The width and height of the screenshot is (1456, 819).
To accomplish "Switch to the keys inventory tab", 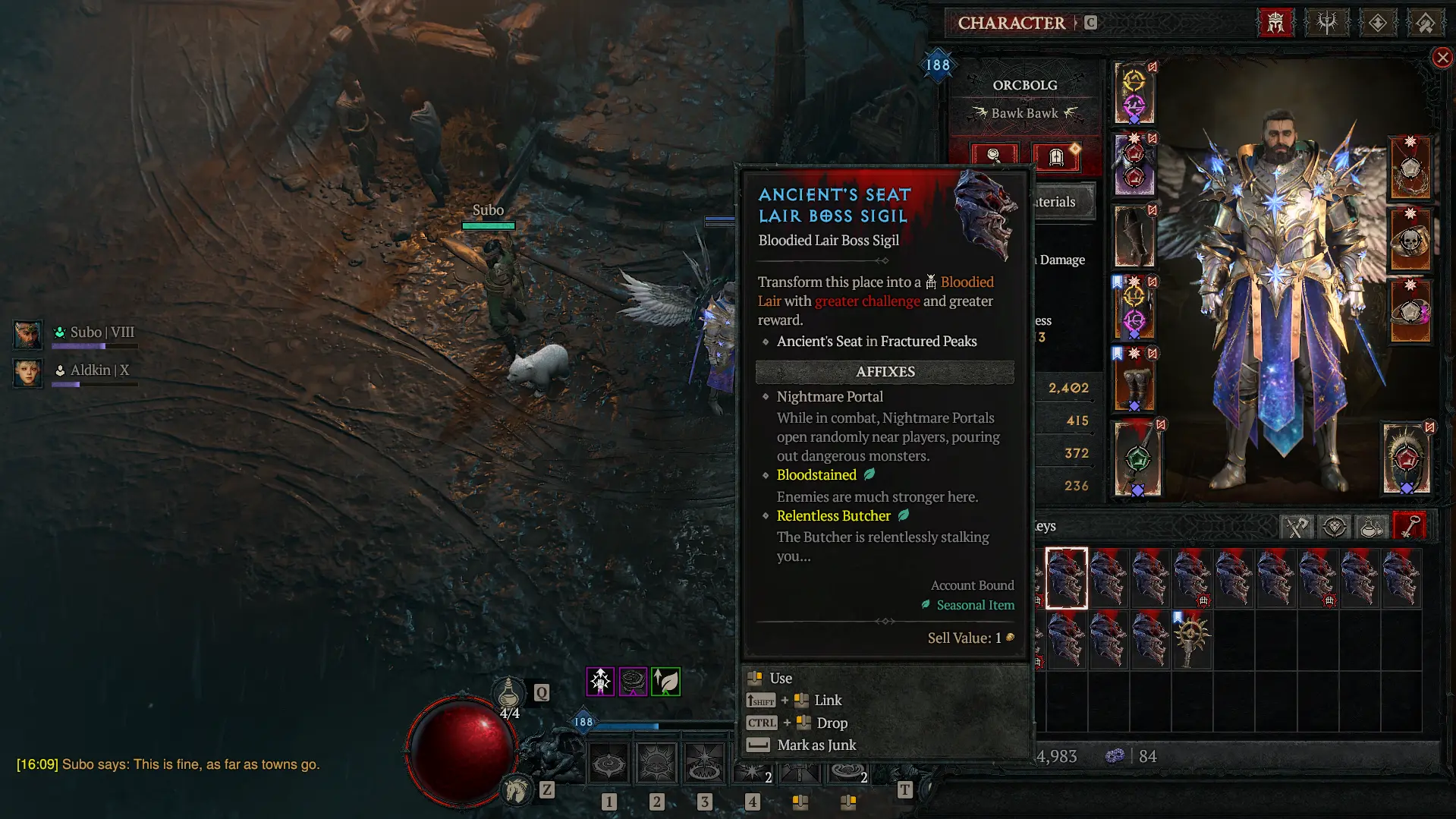I will coord(1409,526).
